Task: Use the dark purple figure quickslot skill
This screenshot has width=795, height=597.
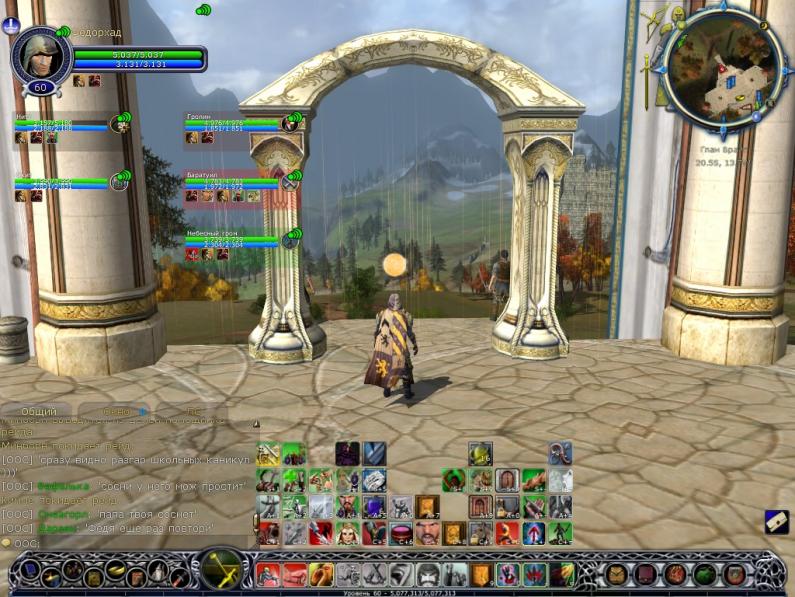Action: (347, 453)
